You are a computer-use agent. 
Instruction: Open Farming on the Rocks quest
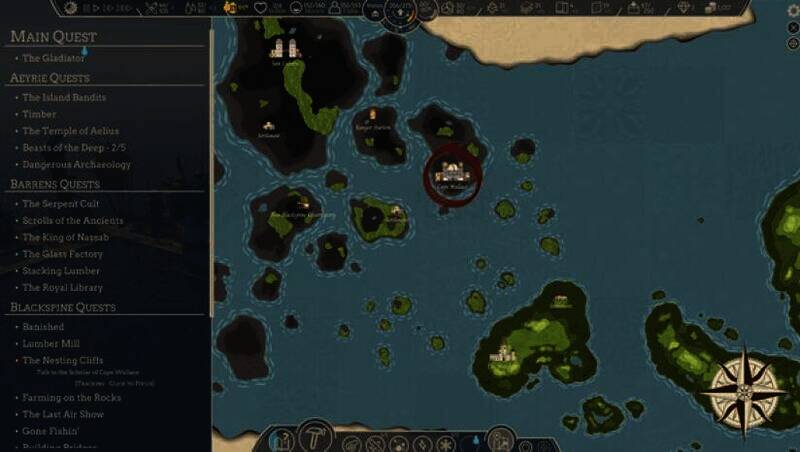[x=71, y=398]
